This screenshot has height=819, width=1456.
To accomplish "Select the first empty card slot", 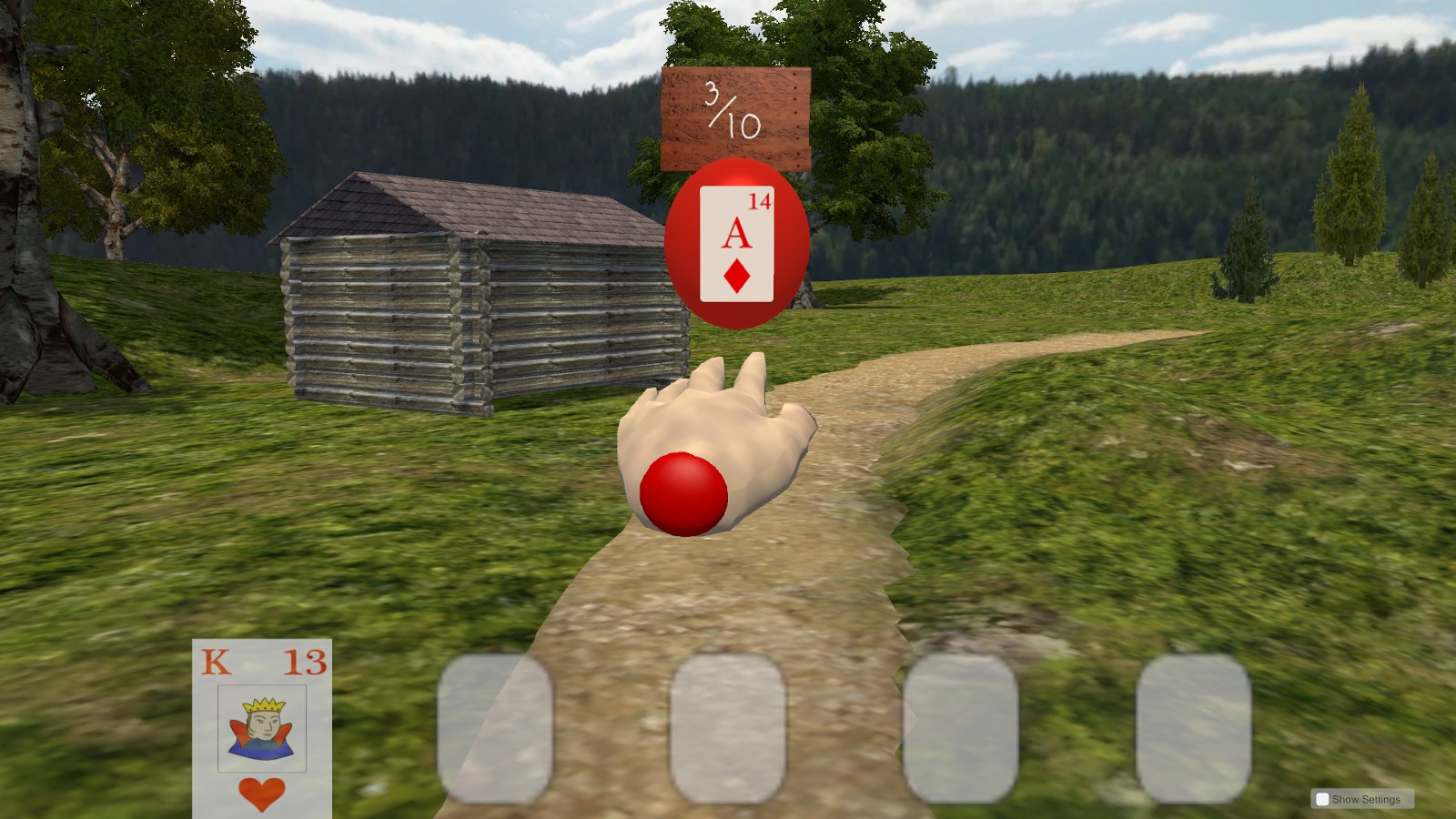I will click(x=495, y=728).
